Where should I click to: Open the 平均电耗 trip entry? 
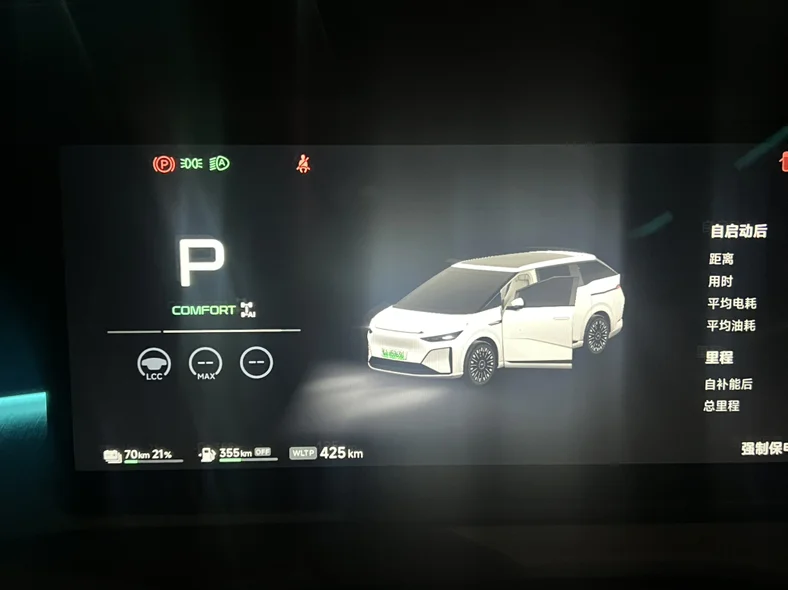(x=731, y=303)
